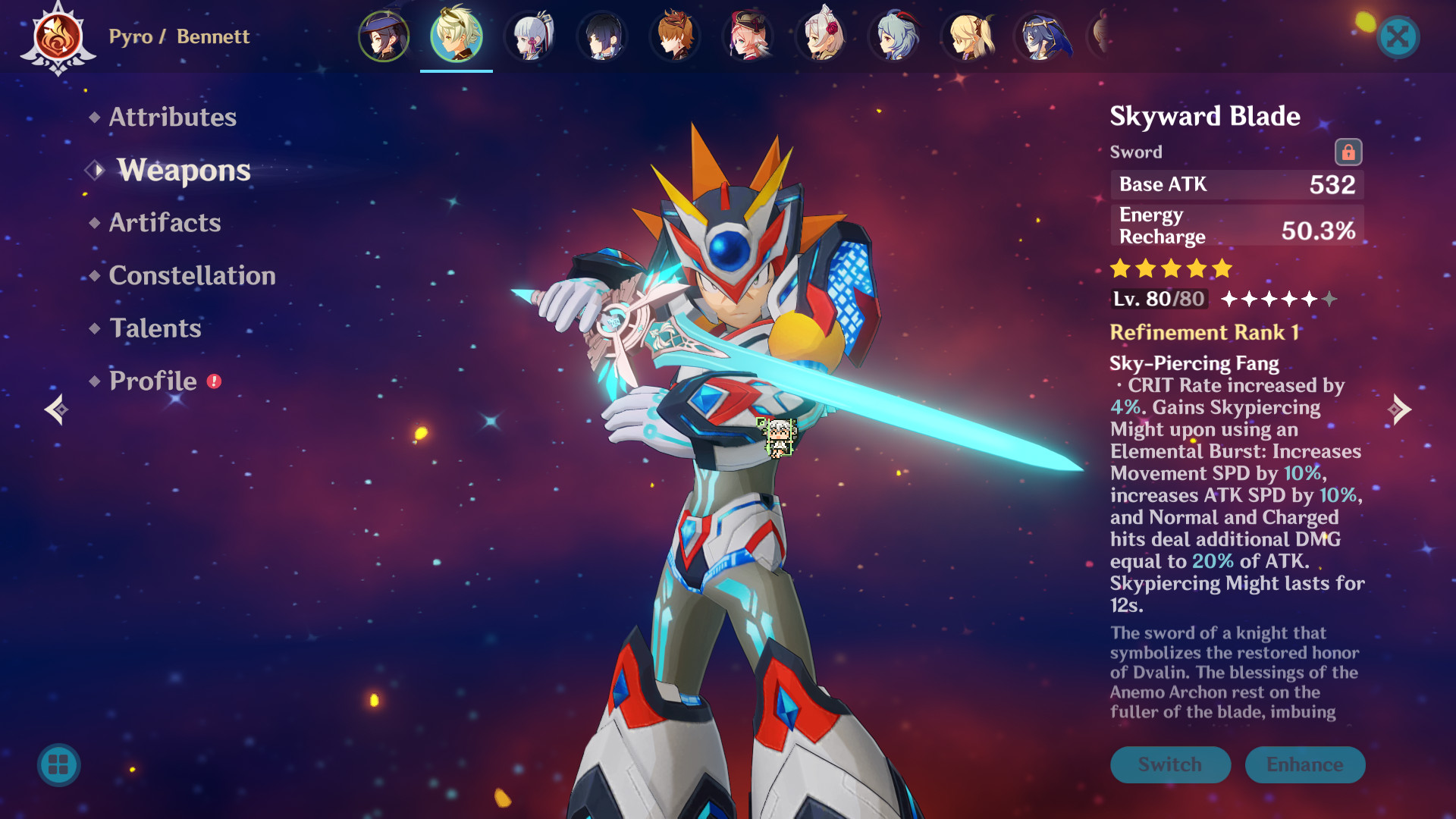Switch to the Artifacts tab
The image size is (1456, 819).
[164, 223]
